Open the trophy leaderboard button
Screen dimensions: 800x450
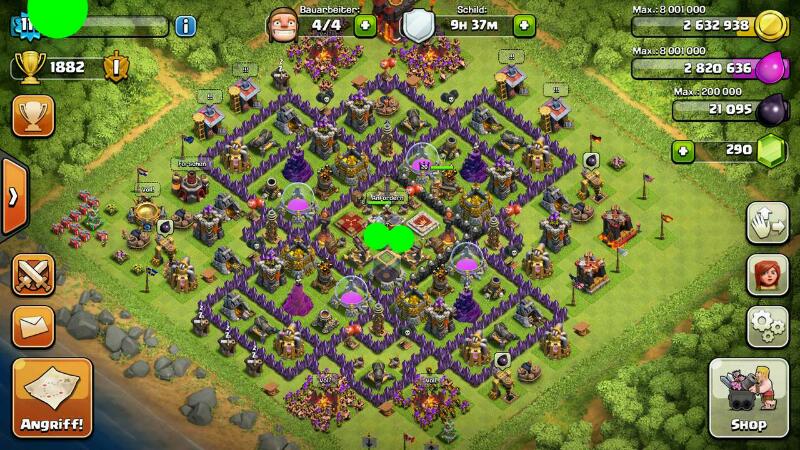33,115
